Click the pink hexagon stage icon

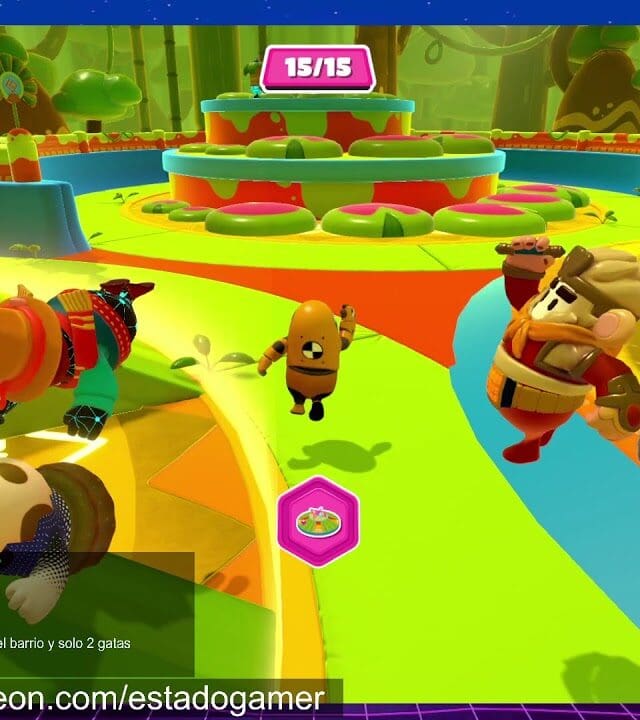click(318, 521)
